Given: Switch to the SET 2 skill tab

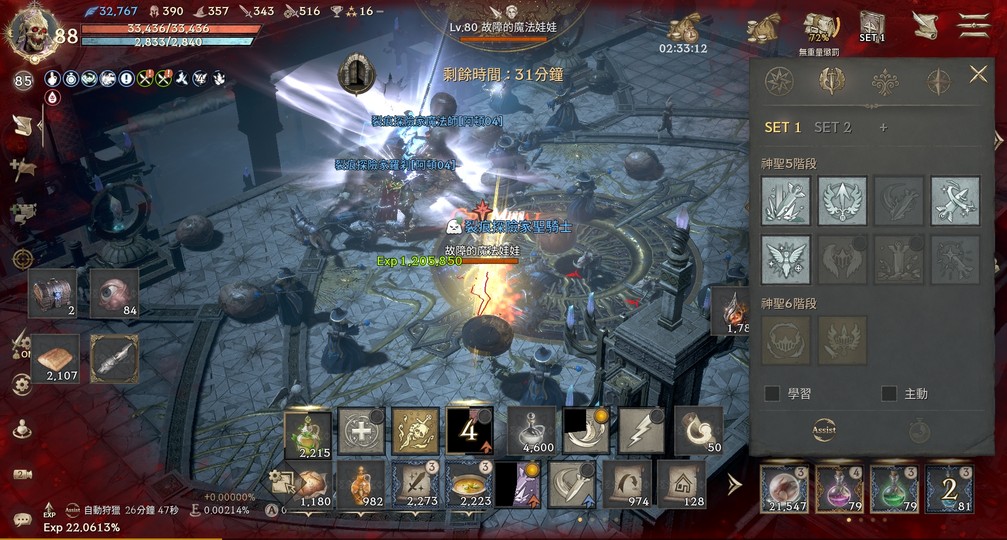Looking at the screenshot, I should click(x=832, y=127).
